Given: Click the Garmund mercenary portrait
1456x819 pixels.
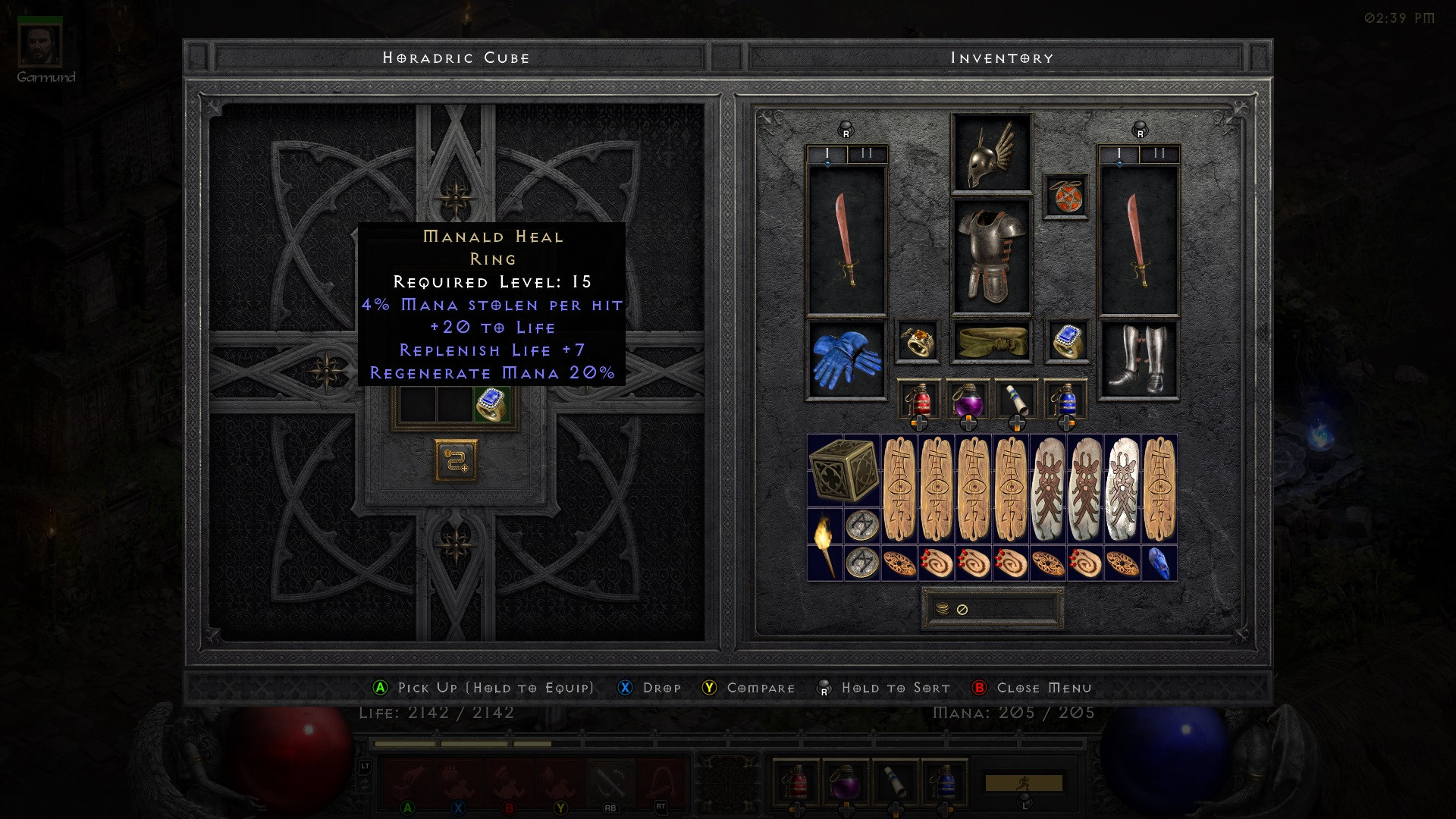Looking at the screenshot, I should click(x=40, y=45).
